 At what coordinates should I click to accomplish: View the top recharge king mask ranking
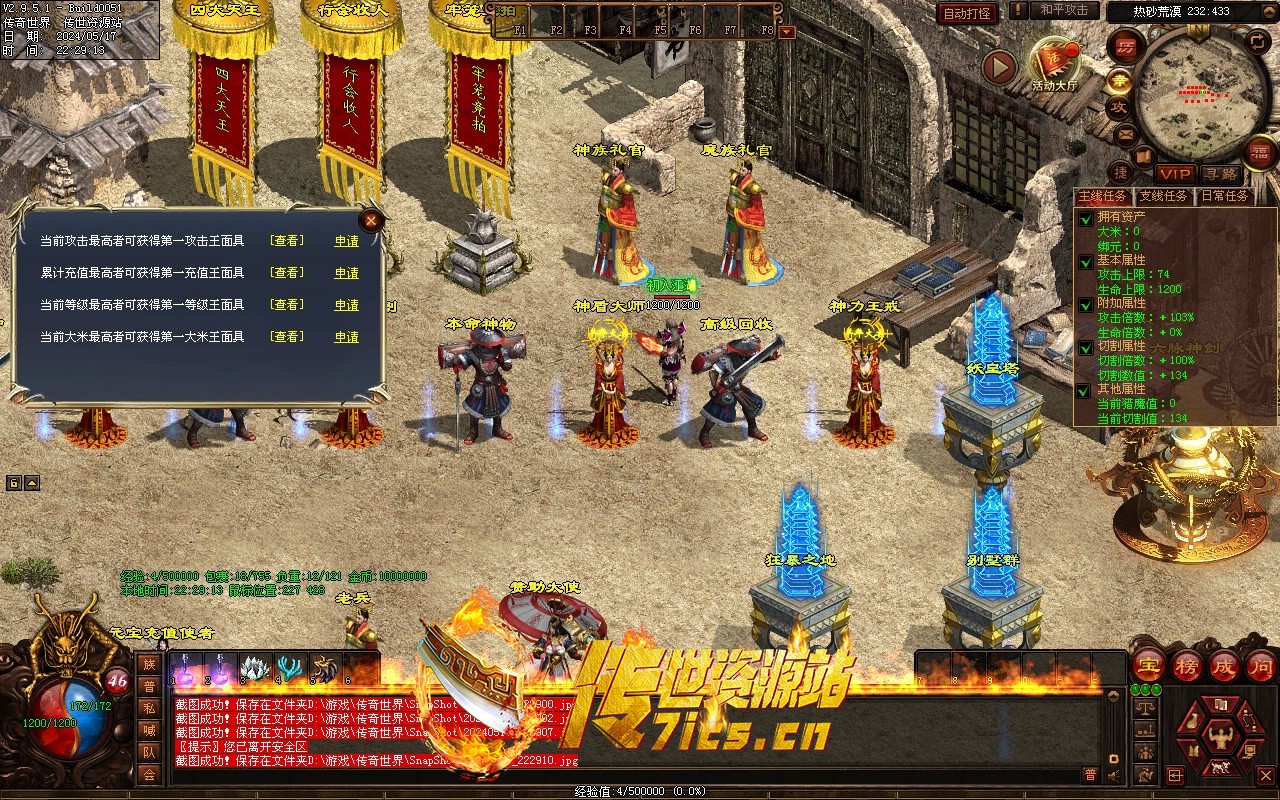(287, 273)
